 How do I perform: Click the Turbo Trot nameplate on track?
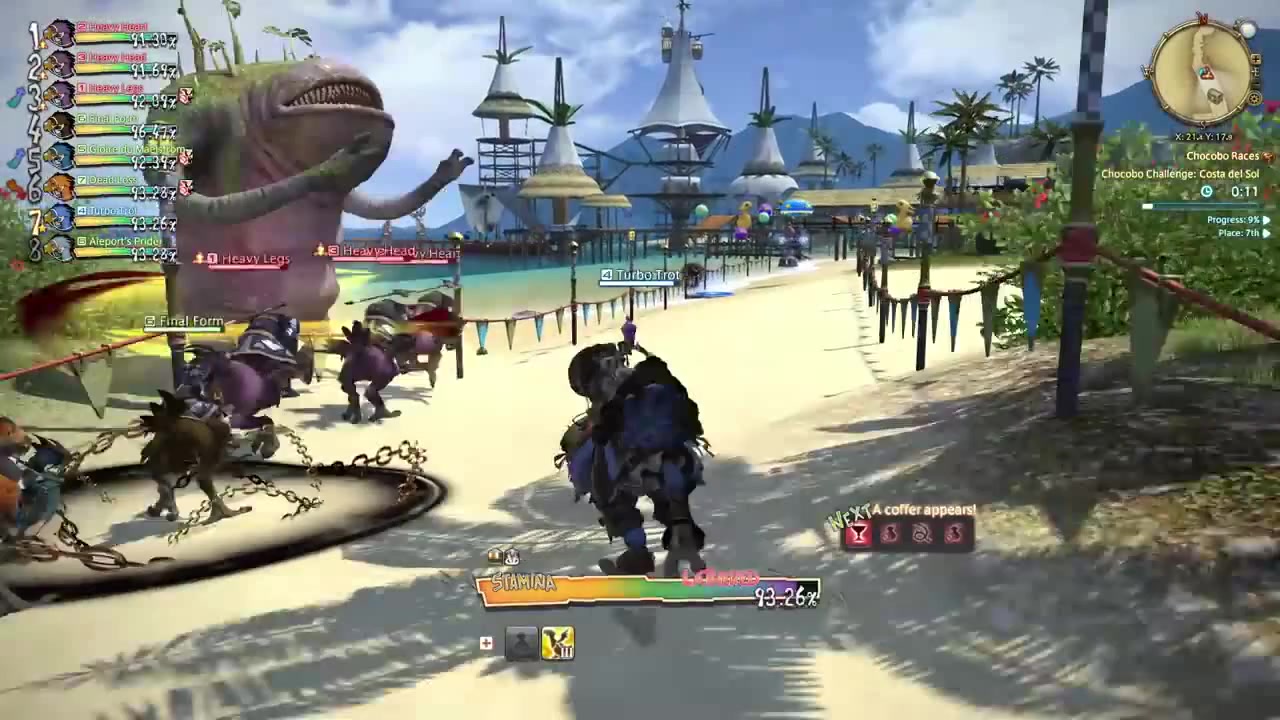point(645,275)
